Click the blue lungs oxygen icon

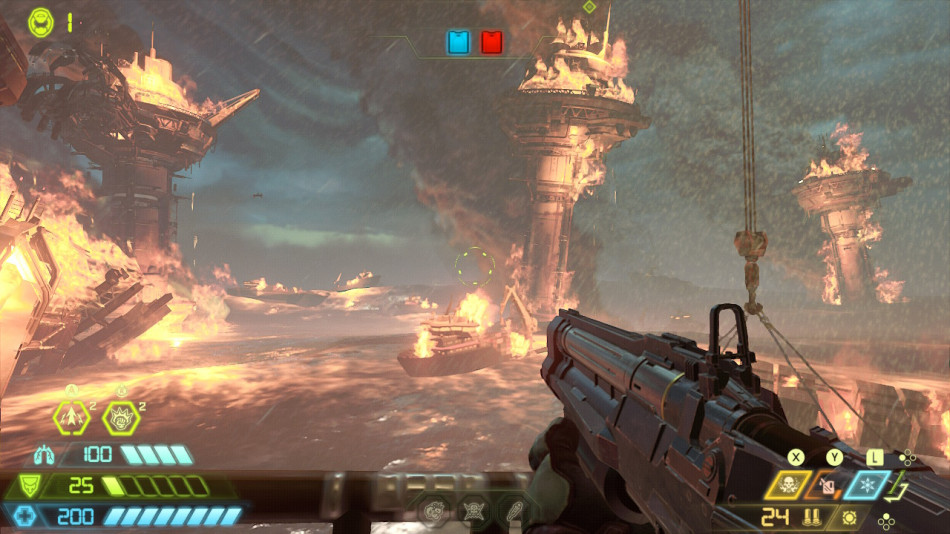[x=42, y=455]
